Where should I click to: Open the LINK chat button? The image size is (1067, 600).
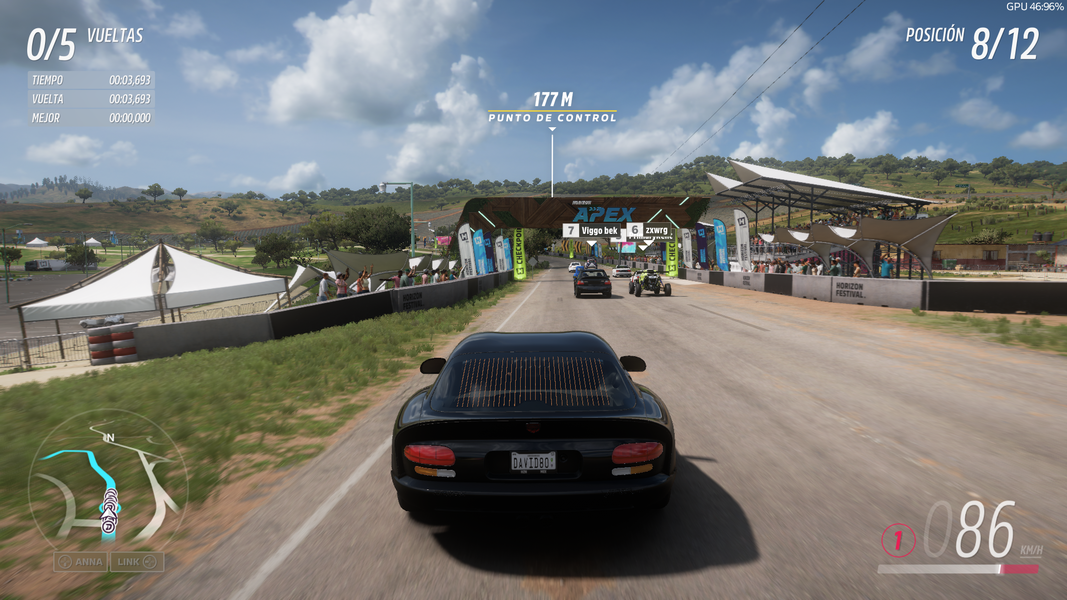point(137,562)
